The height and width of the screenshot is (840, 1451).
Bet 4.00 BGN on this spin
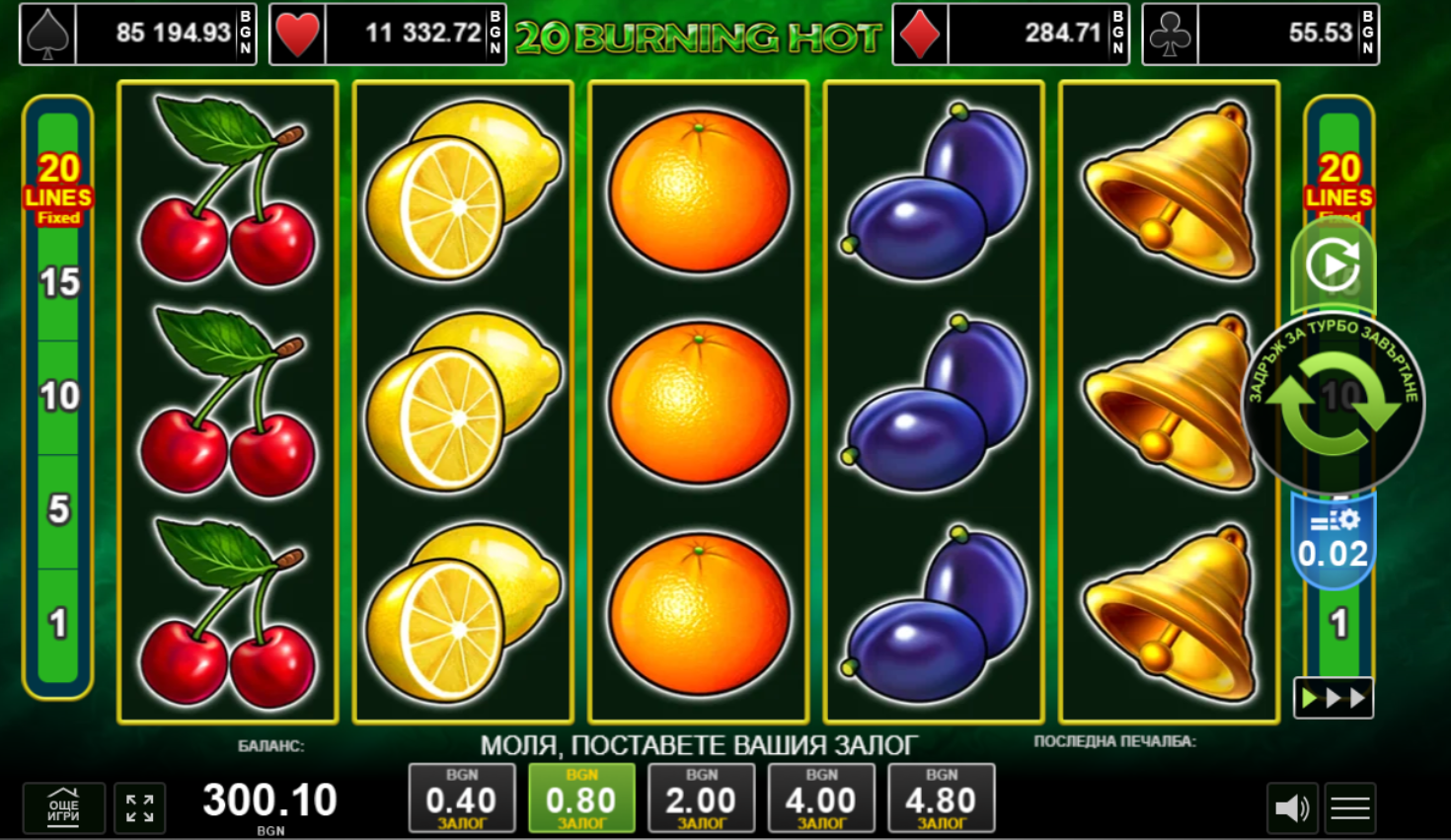coord(821,799)
